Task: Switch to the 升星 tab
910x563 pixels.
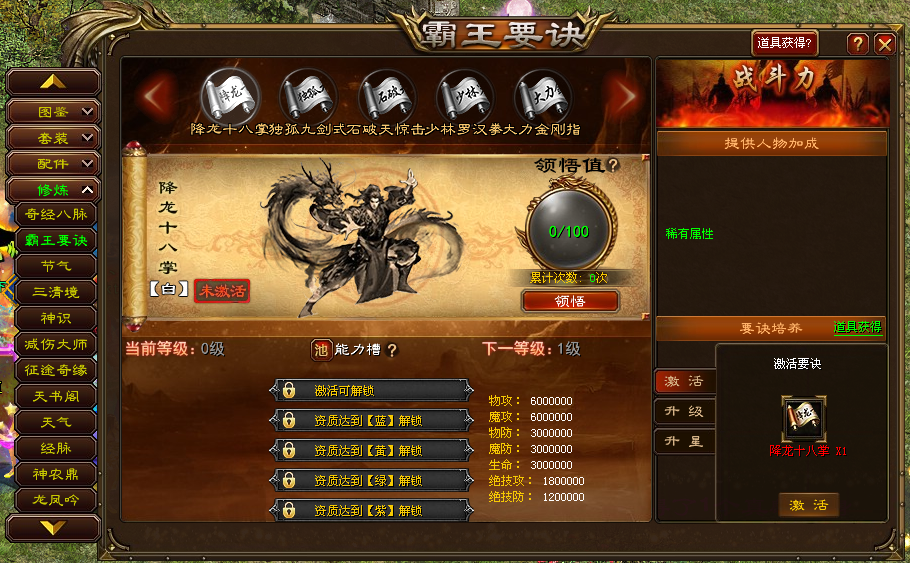Action: [684, 441]
